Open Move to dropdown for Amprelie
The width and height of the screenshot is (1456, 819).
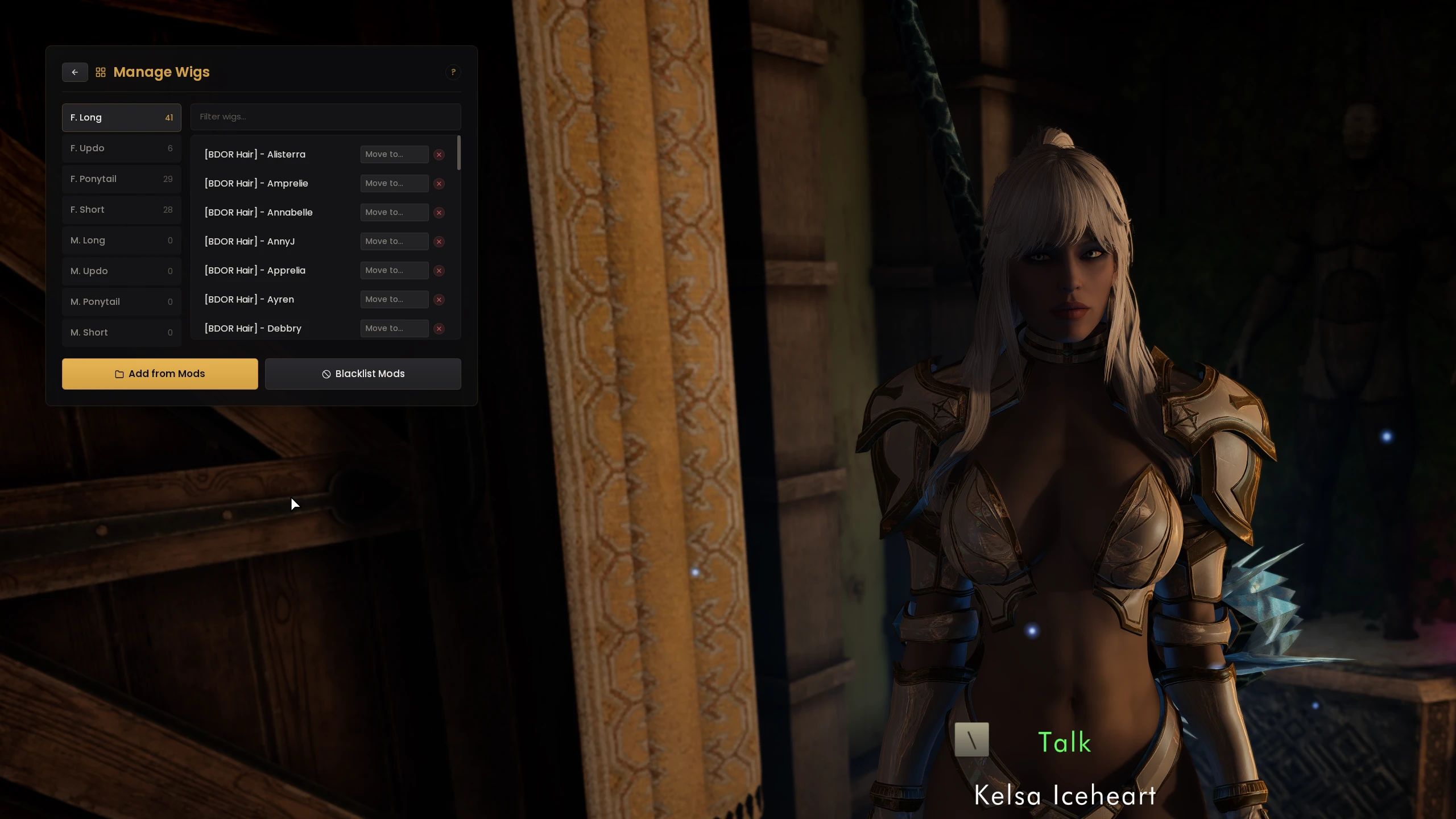point(394,183)
